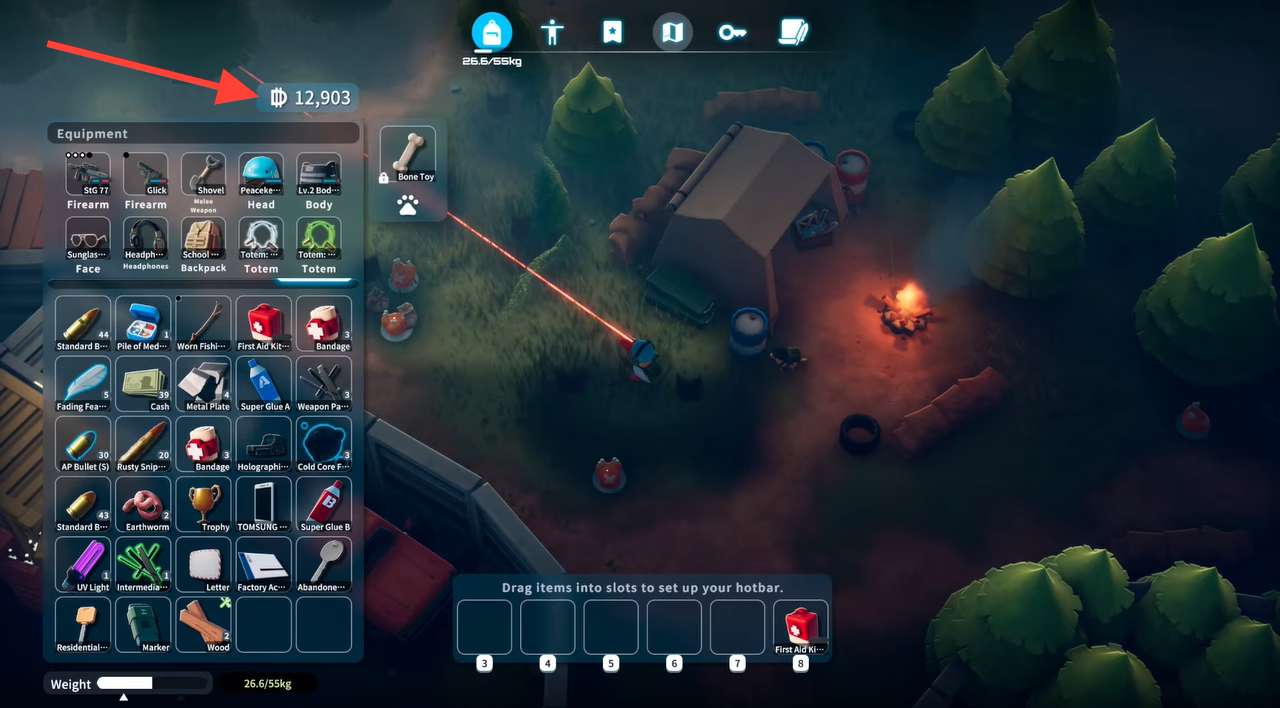
Task: Select the Wood item slot
Action: (x=204, y=624)
